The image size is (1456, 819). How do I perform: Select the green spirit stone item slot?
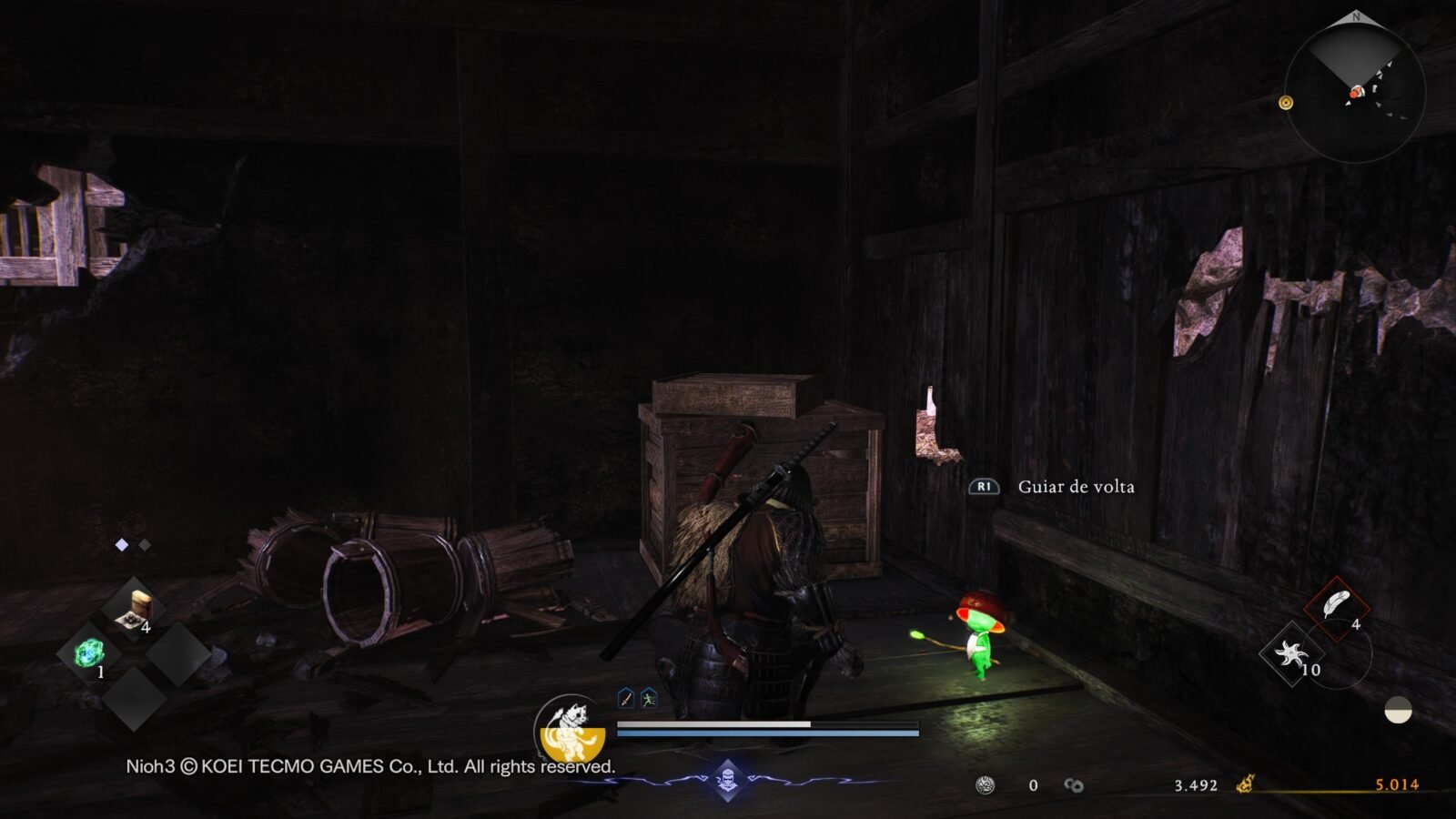89,653
